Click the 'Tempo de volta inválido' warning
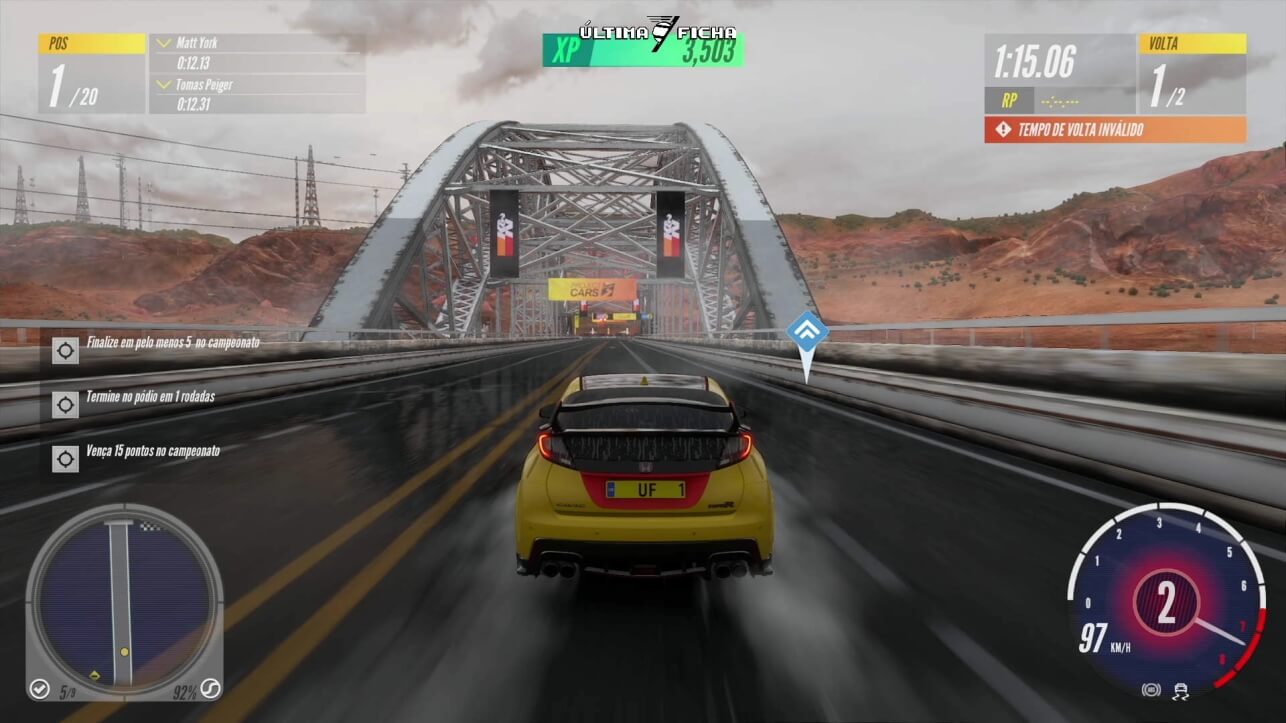1286x723 pixels. click(1115, 129)
